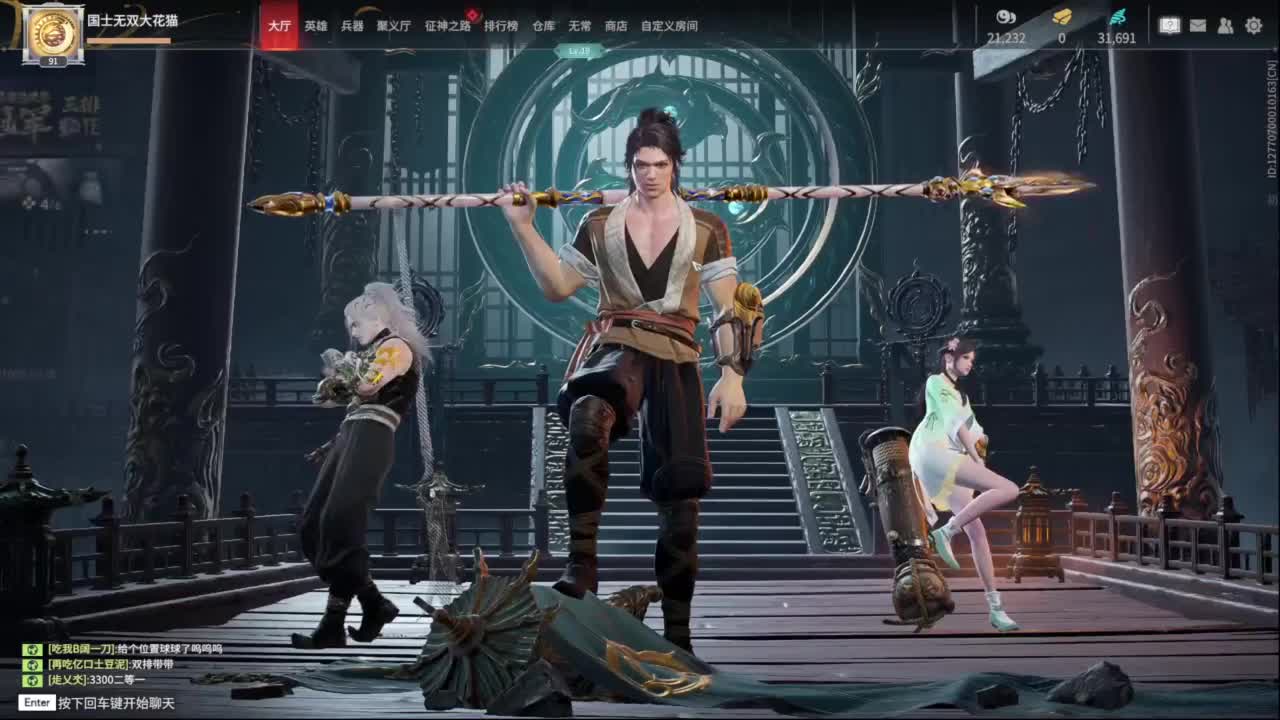The height and width of the screenshot is (720, 1280).
Task: Open the 自定义房间 custom room tab
Action: pyautogui.click(x=670, y=27)
